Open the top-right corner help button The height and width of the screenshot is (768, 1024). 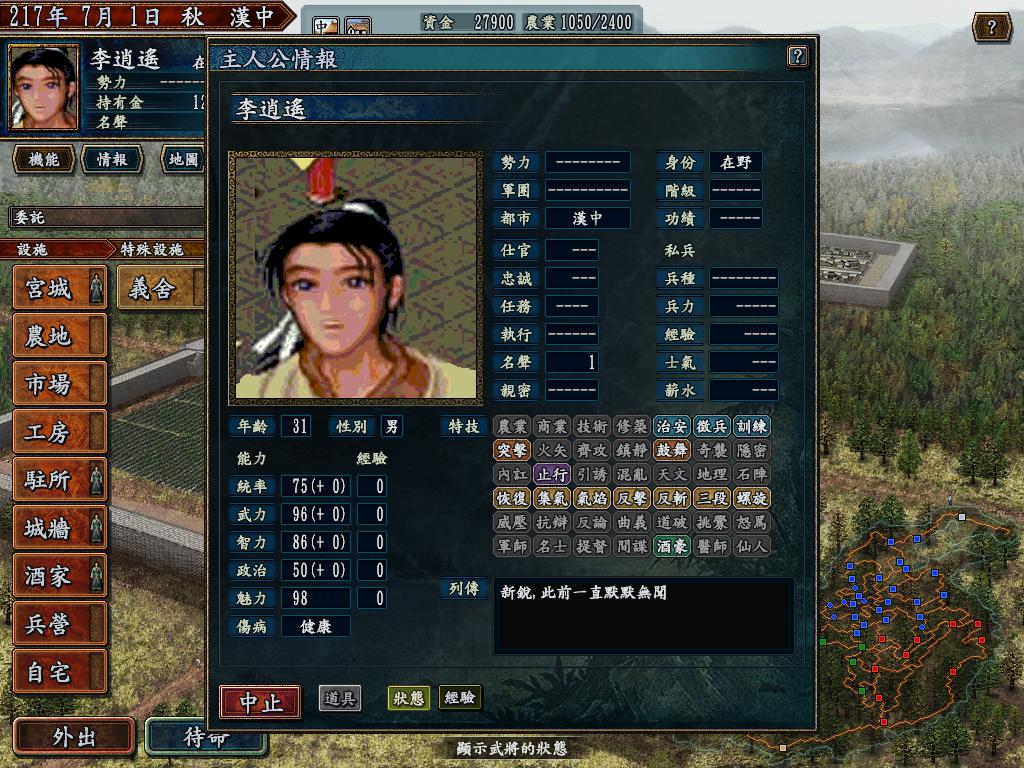pyautogui.click(x=991, y=27)
